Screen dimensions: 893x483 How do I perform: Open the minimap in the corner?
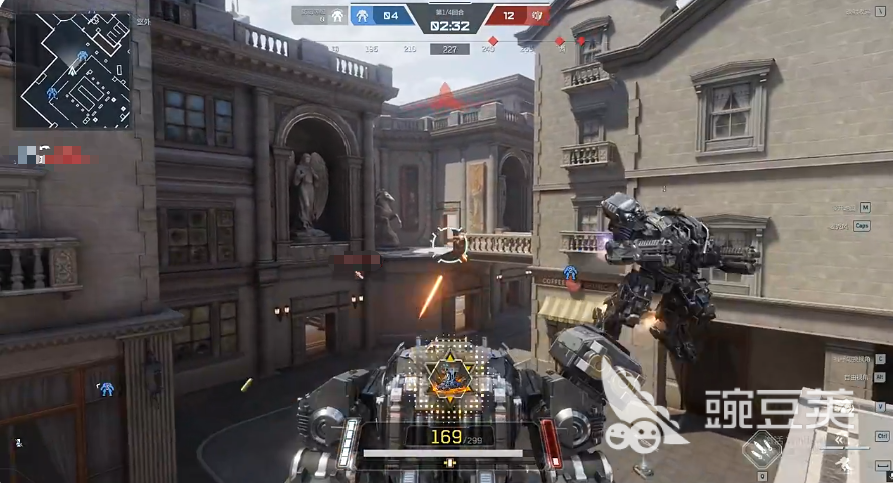point(72,69)
